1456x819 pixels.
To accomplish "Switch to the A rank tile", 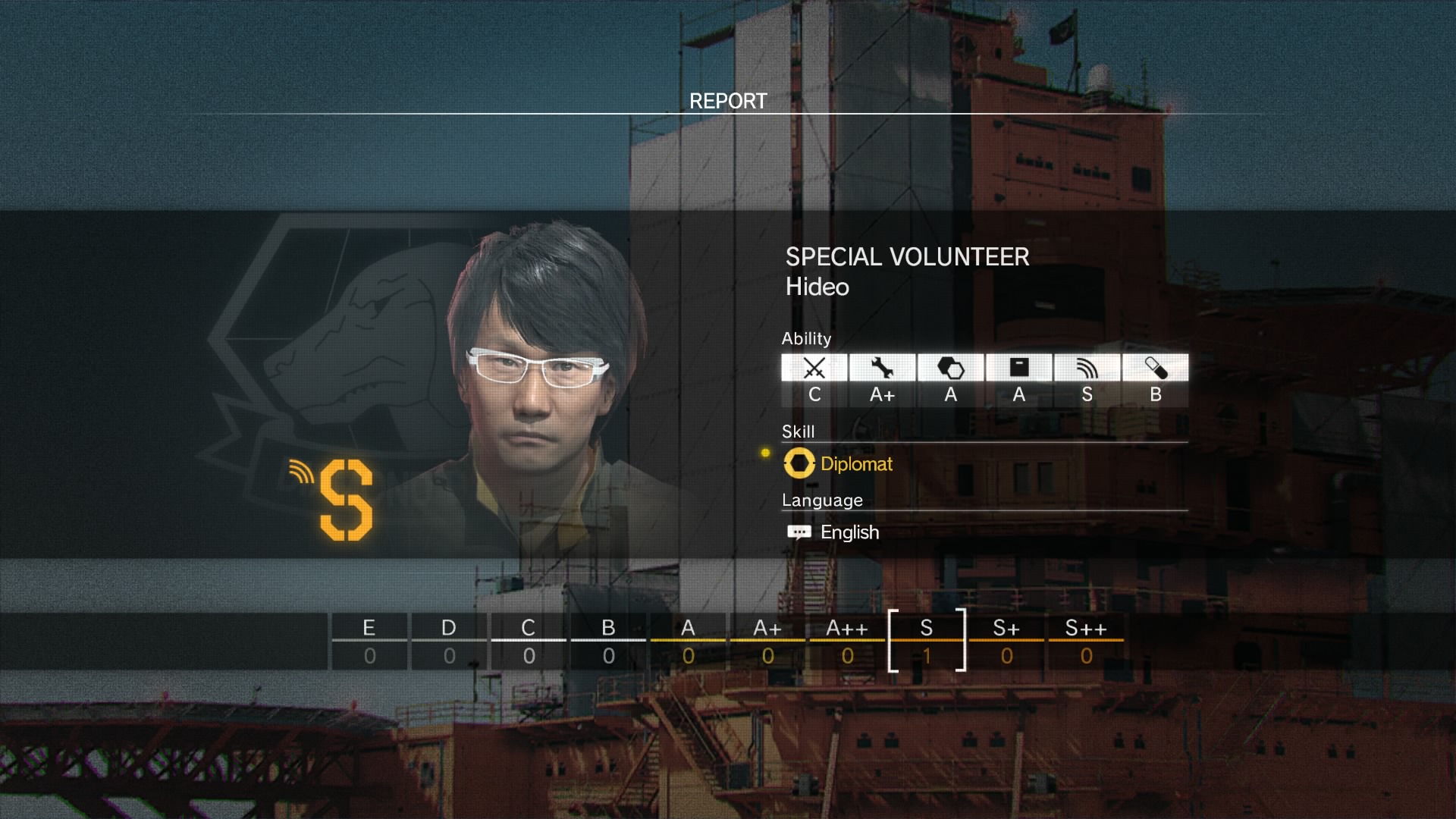I will [x=688, y=642].
